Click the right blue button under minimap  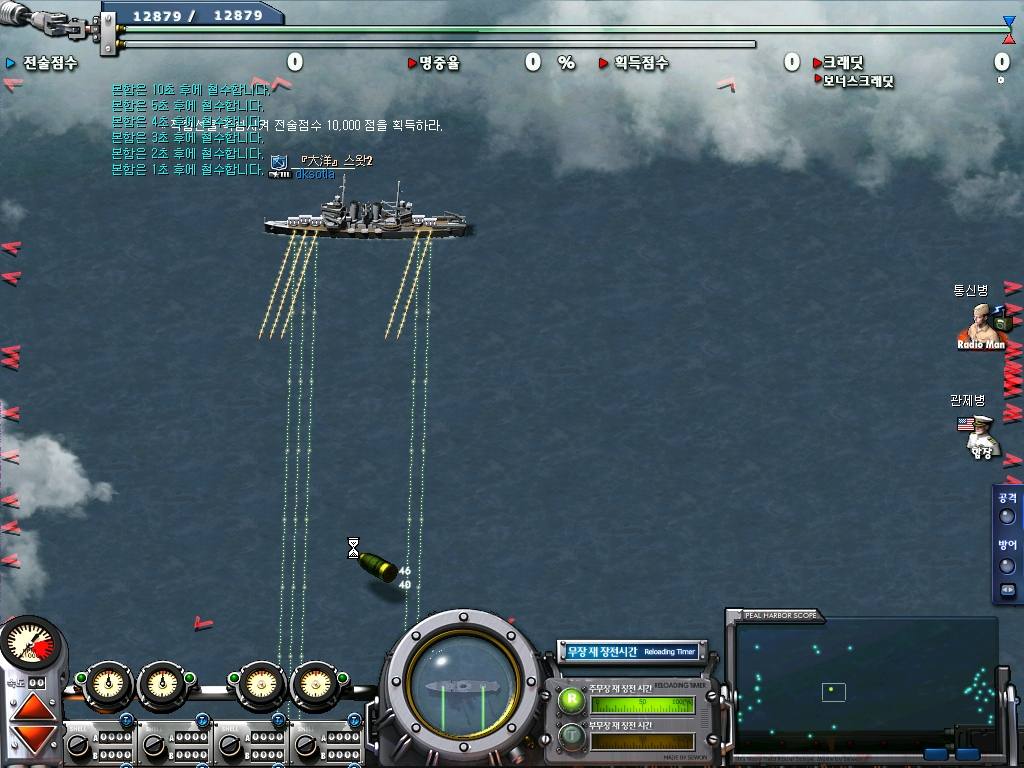967,754
